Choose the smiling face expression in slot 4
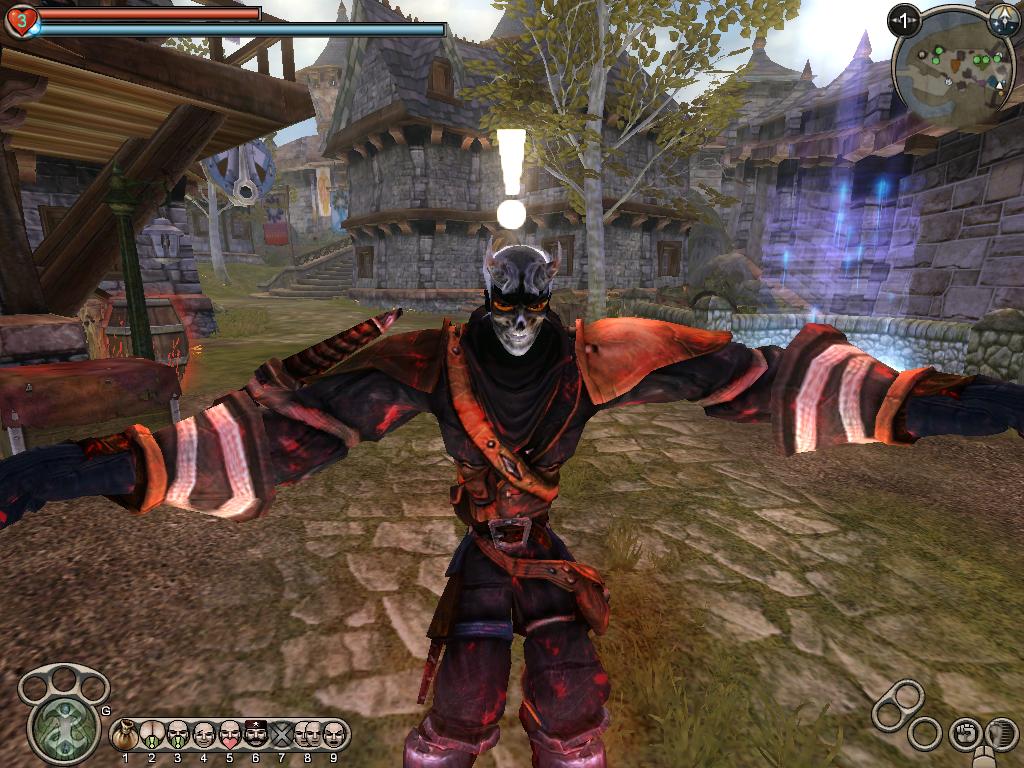The image size is (1024, 768). pos(204,736)
